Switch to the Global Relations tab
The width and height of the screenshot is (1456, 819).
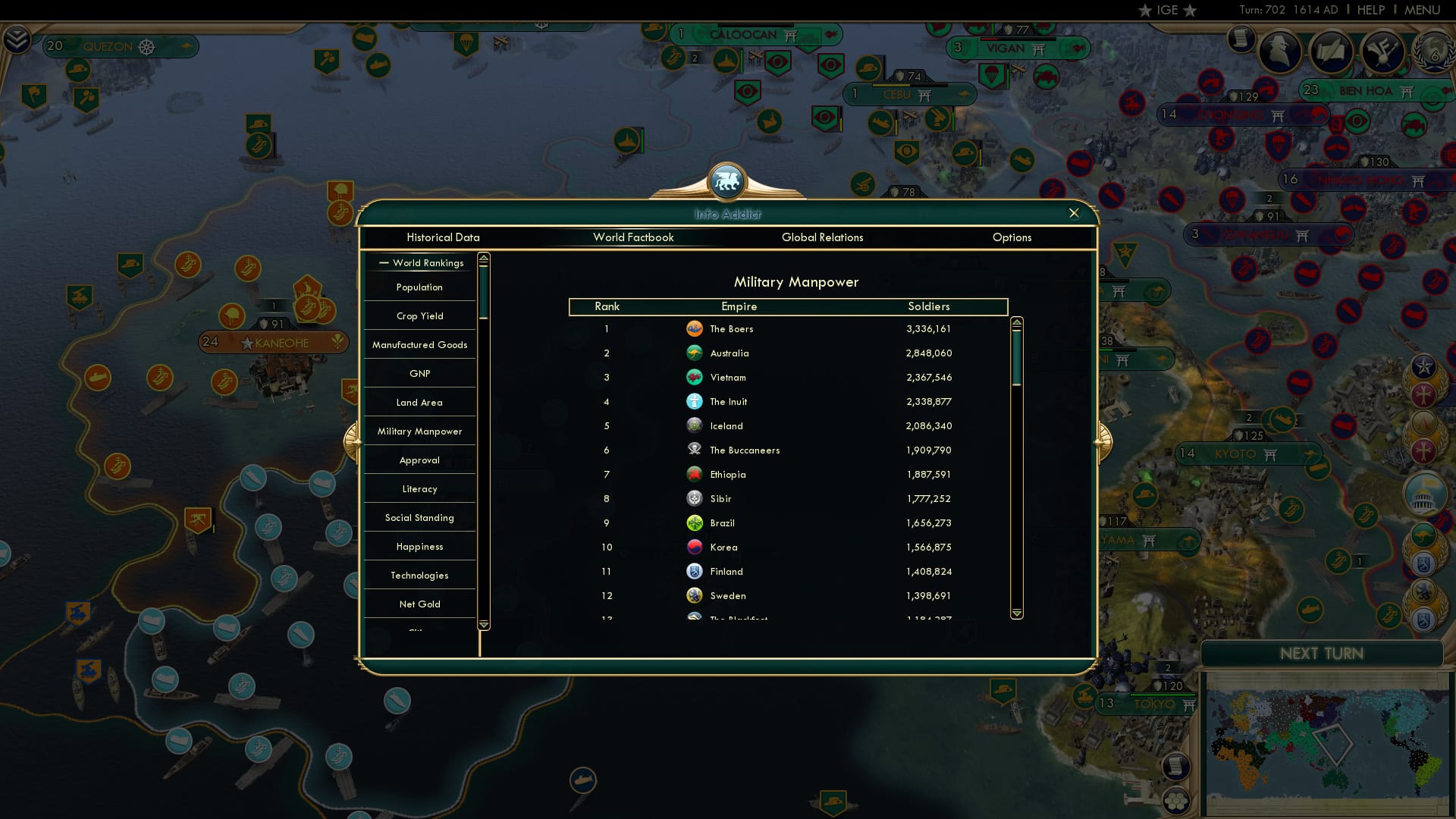(823, 237)
